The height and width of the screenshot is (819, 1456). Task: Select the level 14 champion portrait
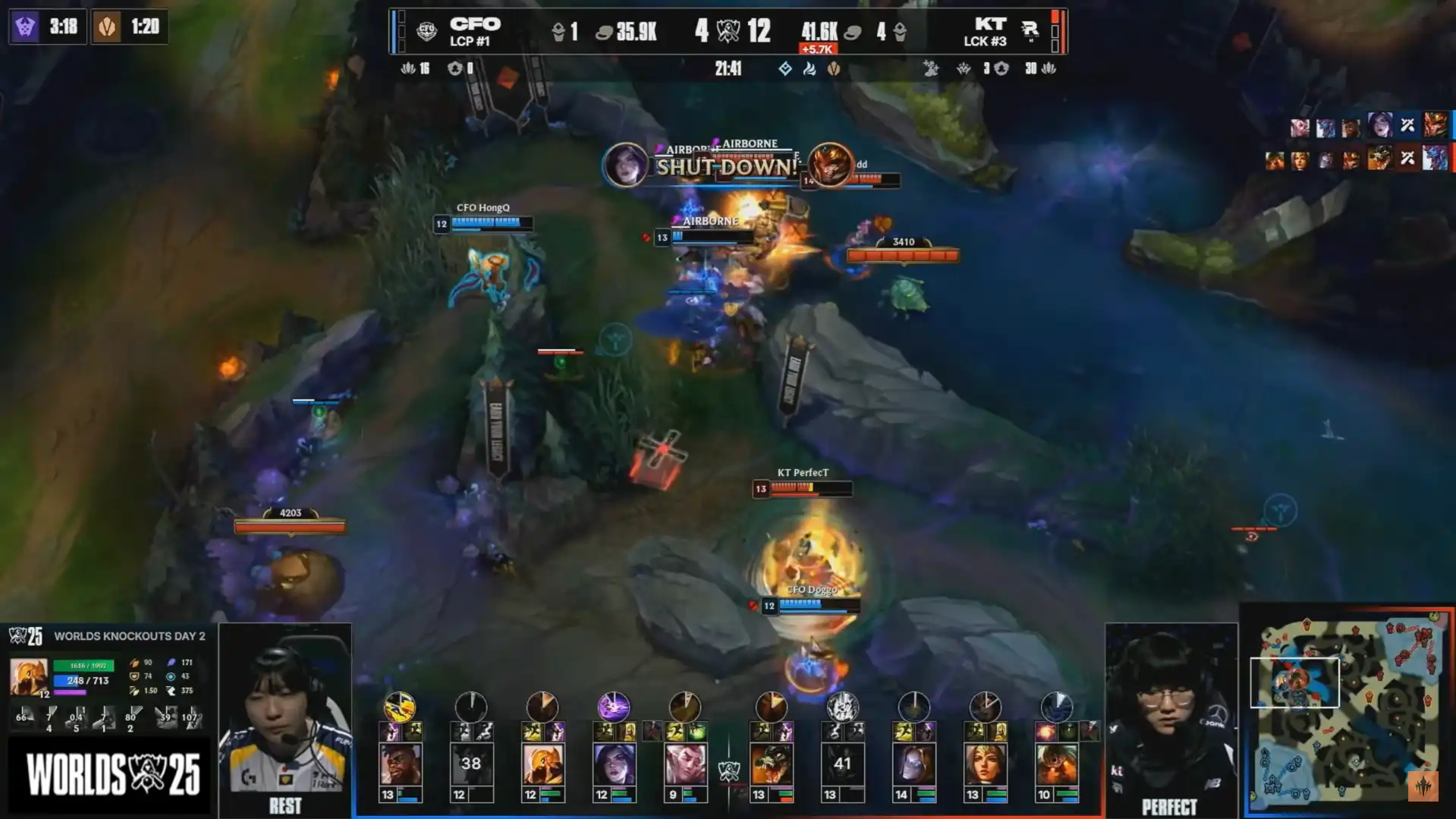click(914, 764)
